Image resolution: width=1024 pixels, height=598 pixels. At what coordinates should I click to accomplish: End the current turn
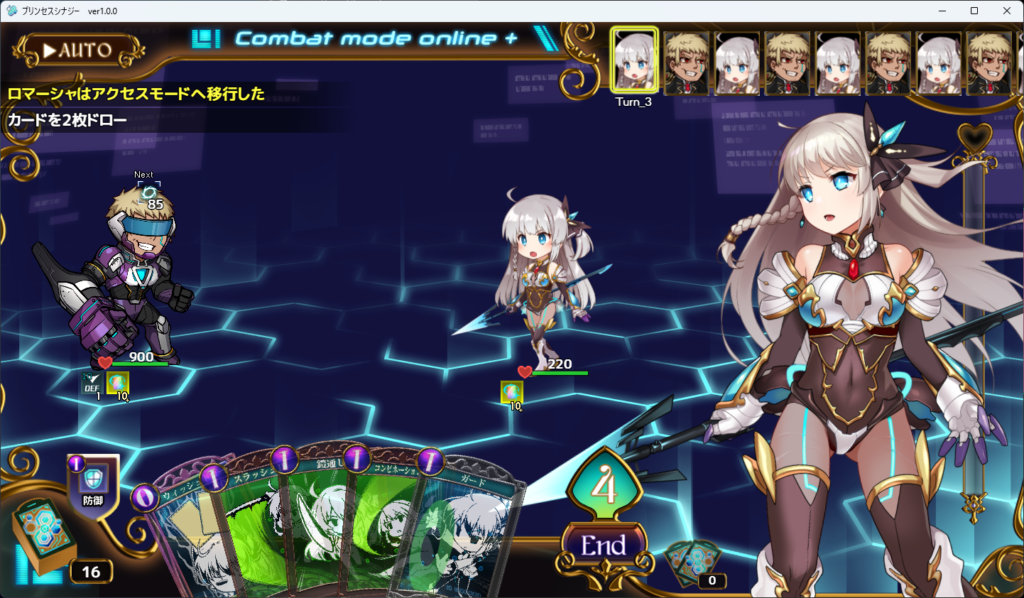603,546
